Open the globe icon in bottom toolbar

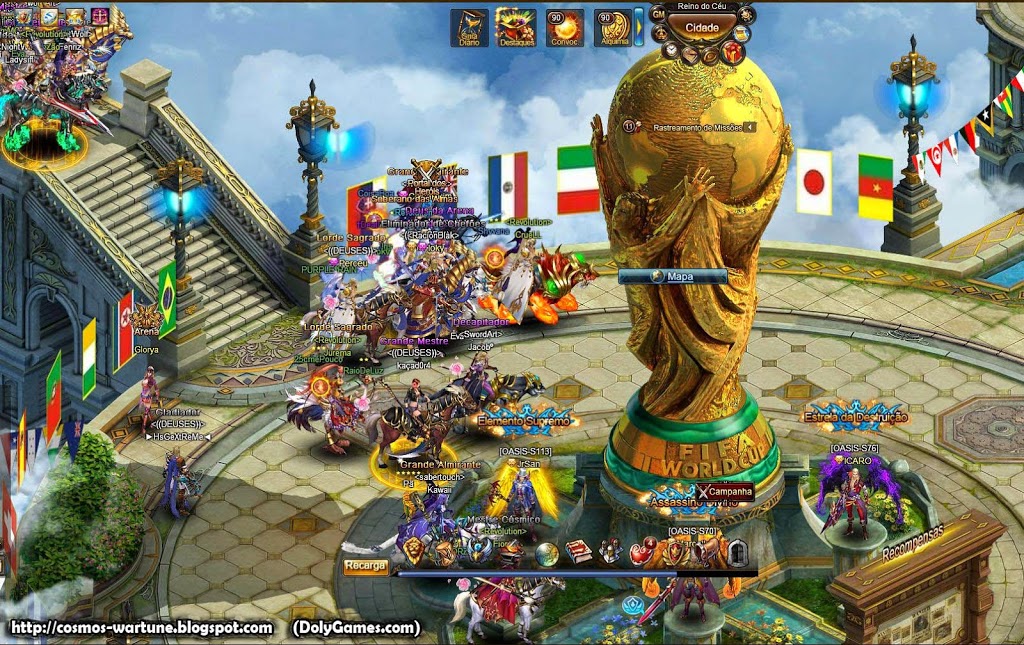click(x=547, y=553)
